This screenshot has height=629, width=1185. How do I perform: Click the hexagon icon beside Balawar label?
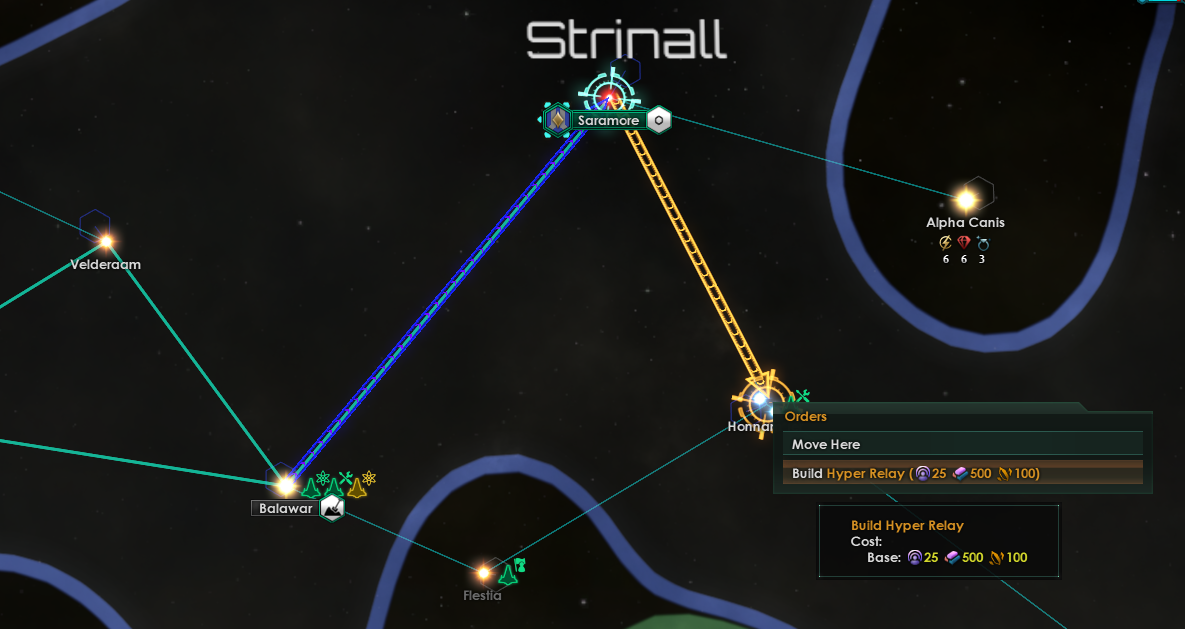point(332,508)
